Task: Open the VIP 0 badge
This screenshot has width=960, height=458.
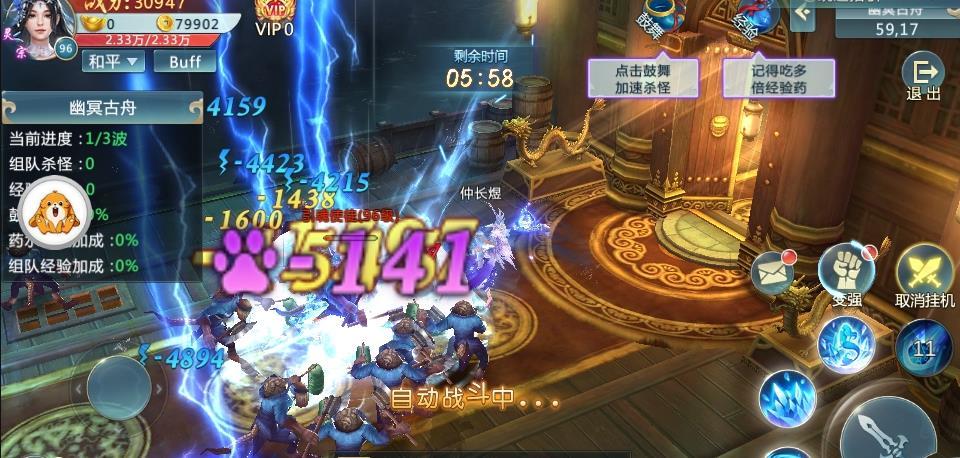Action: coord(274,17)
